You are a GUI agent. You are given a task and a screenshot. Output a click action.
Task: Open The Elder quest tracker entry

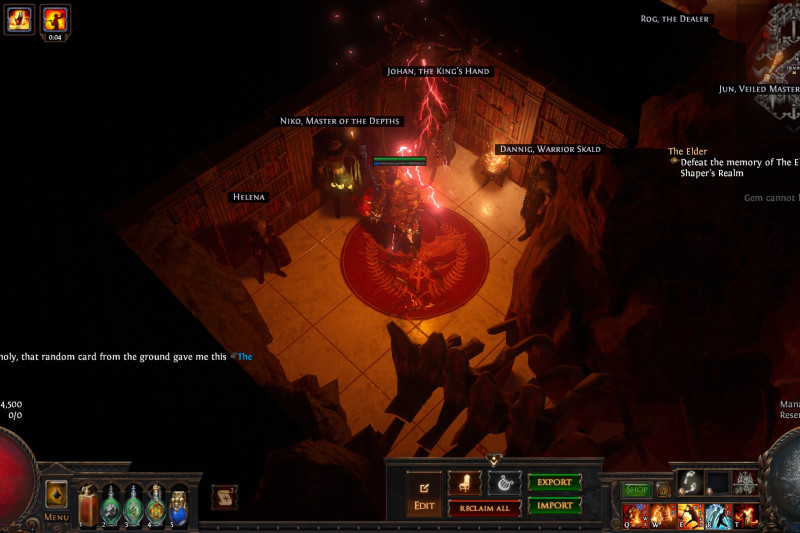click(x=688, y=151)
